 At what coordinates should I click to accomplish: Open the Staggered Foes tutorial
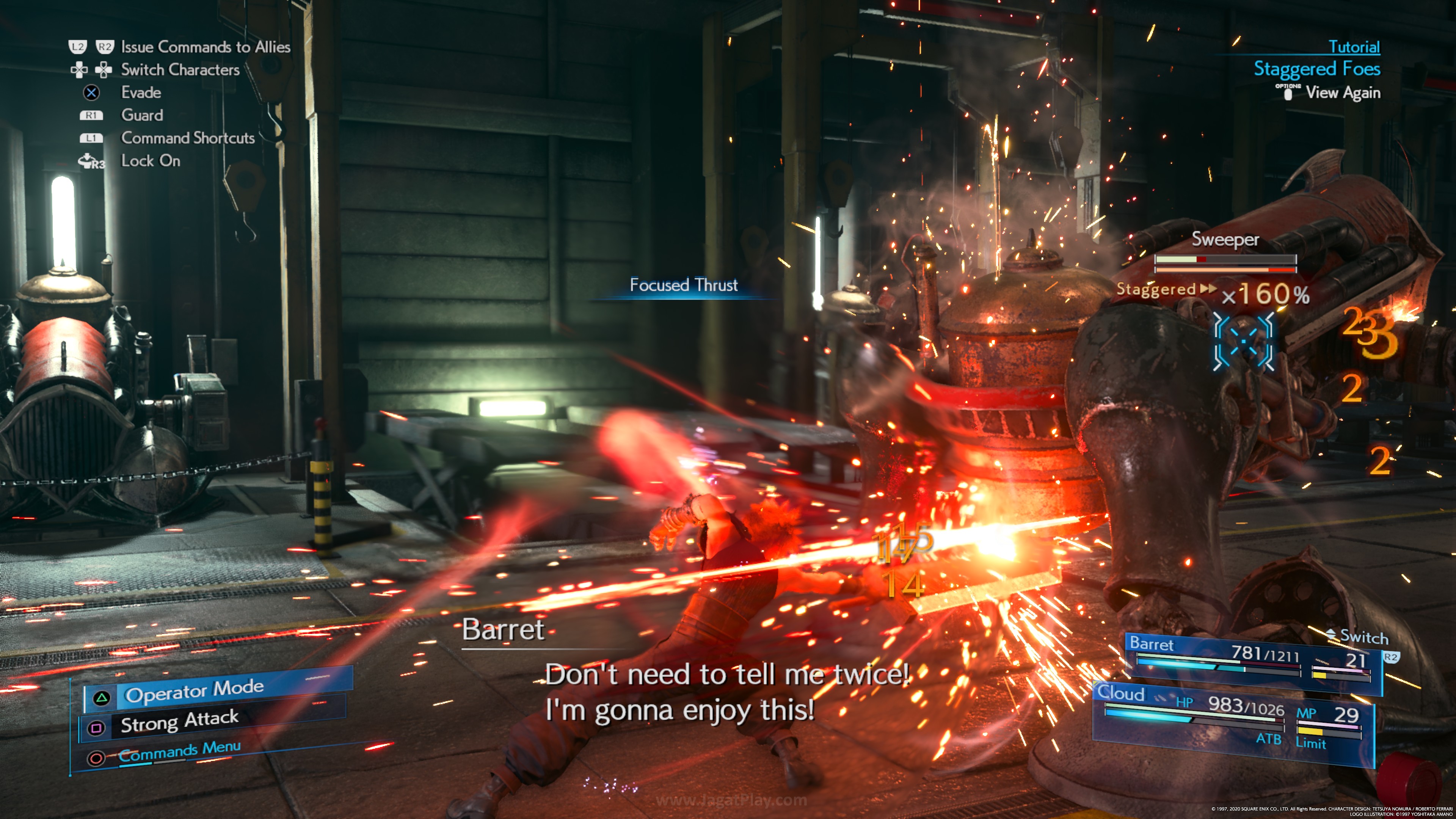click(x=1316, y=69)
